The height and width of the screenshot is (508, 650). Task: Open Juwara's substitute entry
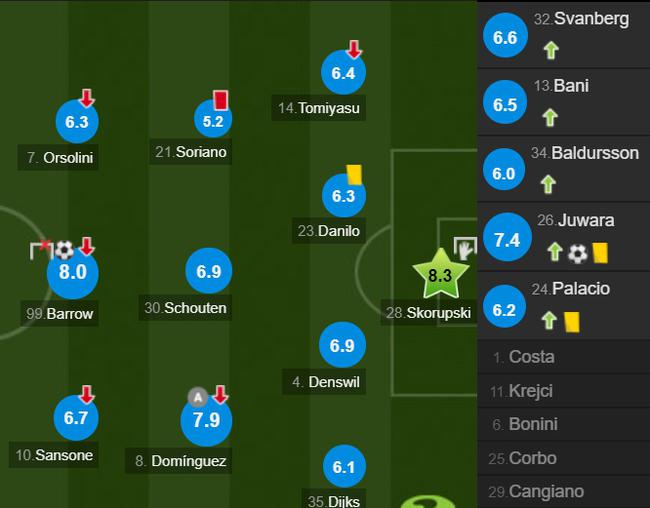tap(564, 237)
